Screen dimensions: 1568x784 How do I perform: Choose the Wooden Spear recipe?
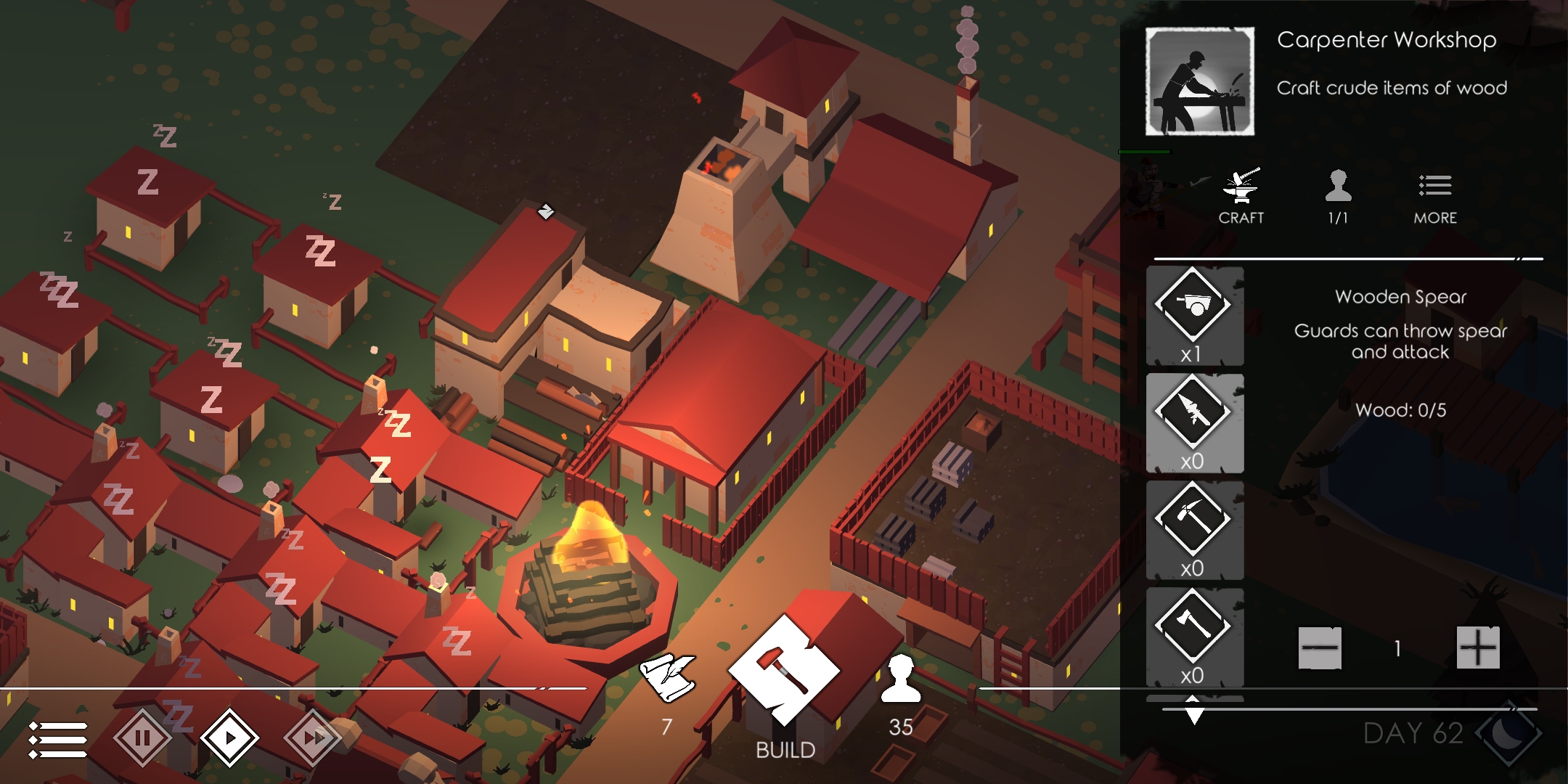[1194, 422]
